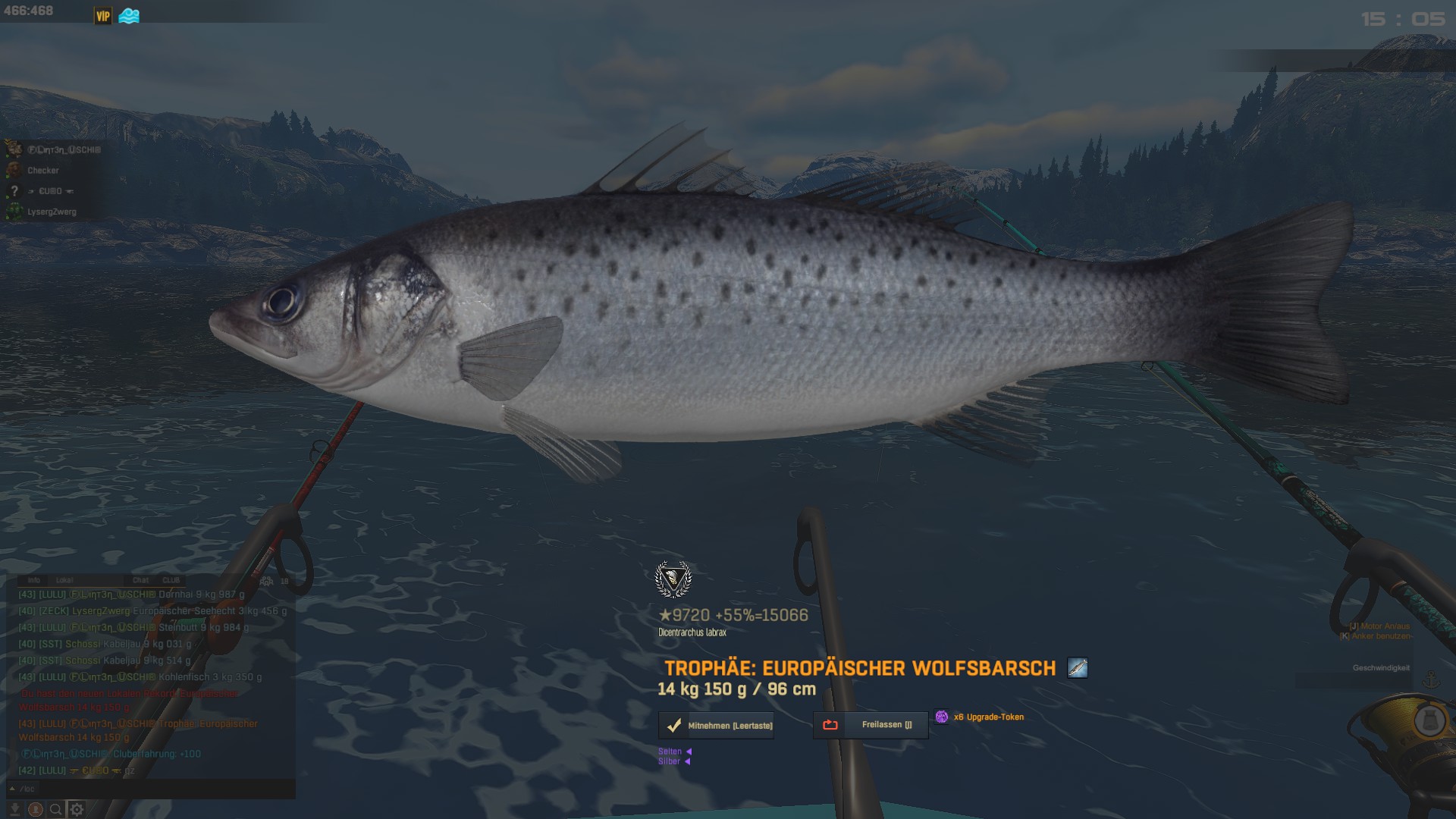
Task: Switch to the Lokal chat tab
Action: click(64, 580)
